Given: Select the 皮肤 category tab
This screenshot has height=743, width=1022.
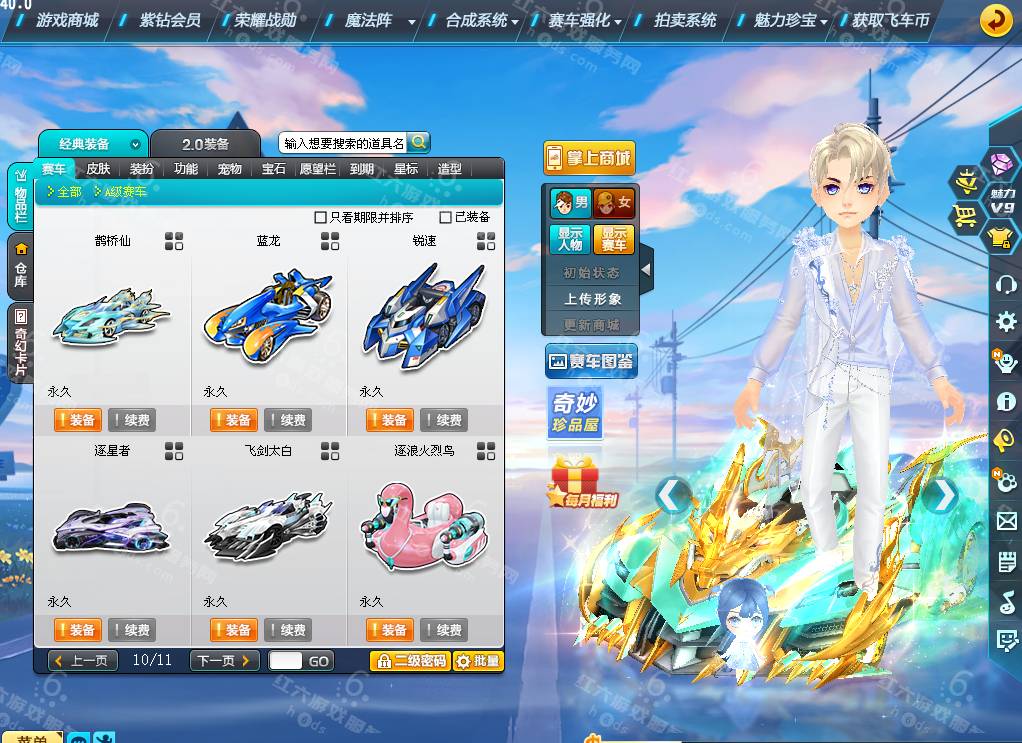Looking at the screenshot, I should point(98,169).
